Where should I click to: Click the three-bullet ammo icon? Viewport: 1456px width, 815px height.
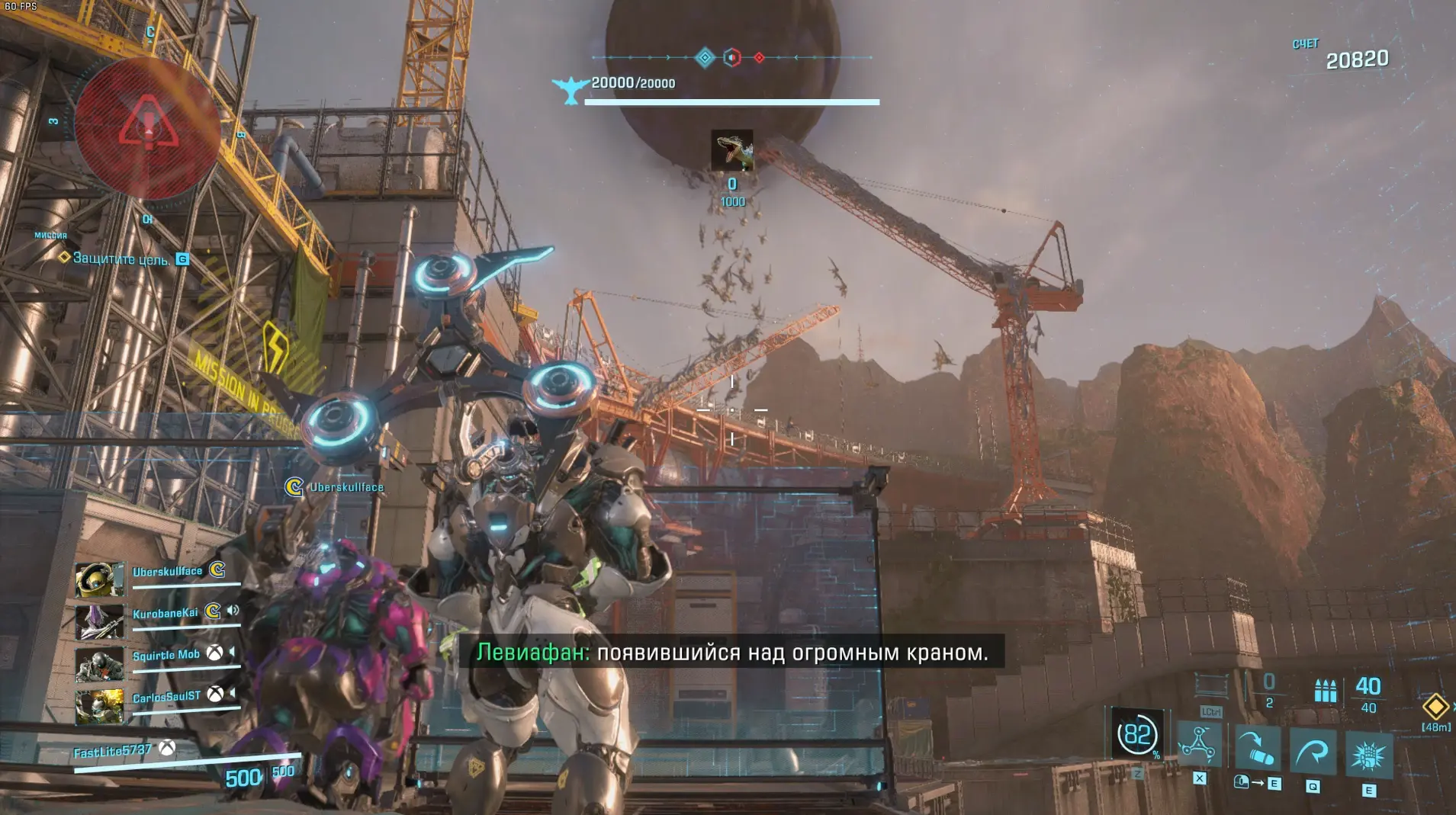[1325, 691]
